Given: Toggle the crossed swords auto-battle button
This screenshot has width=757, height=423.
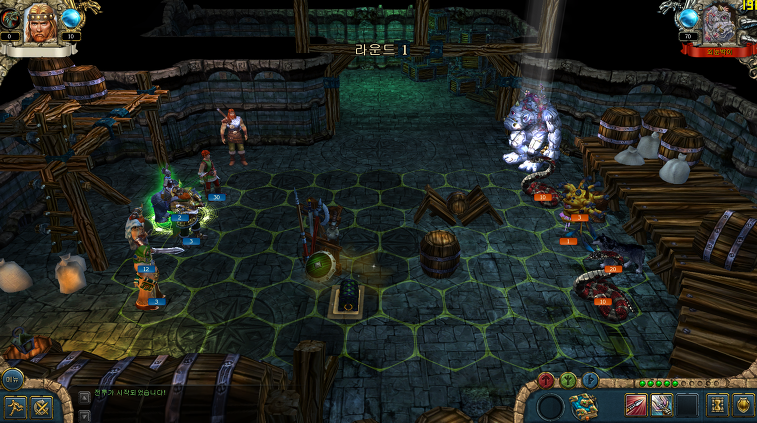Looking at the screenshot, I should pyautogui.click(x=41, y=406).
